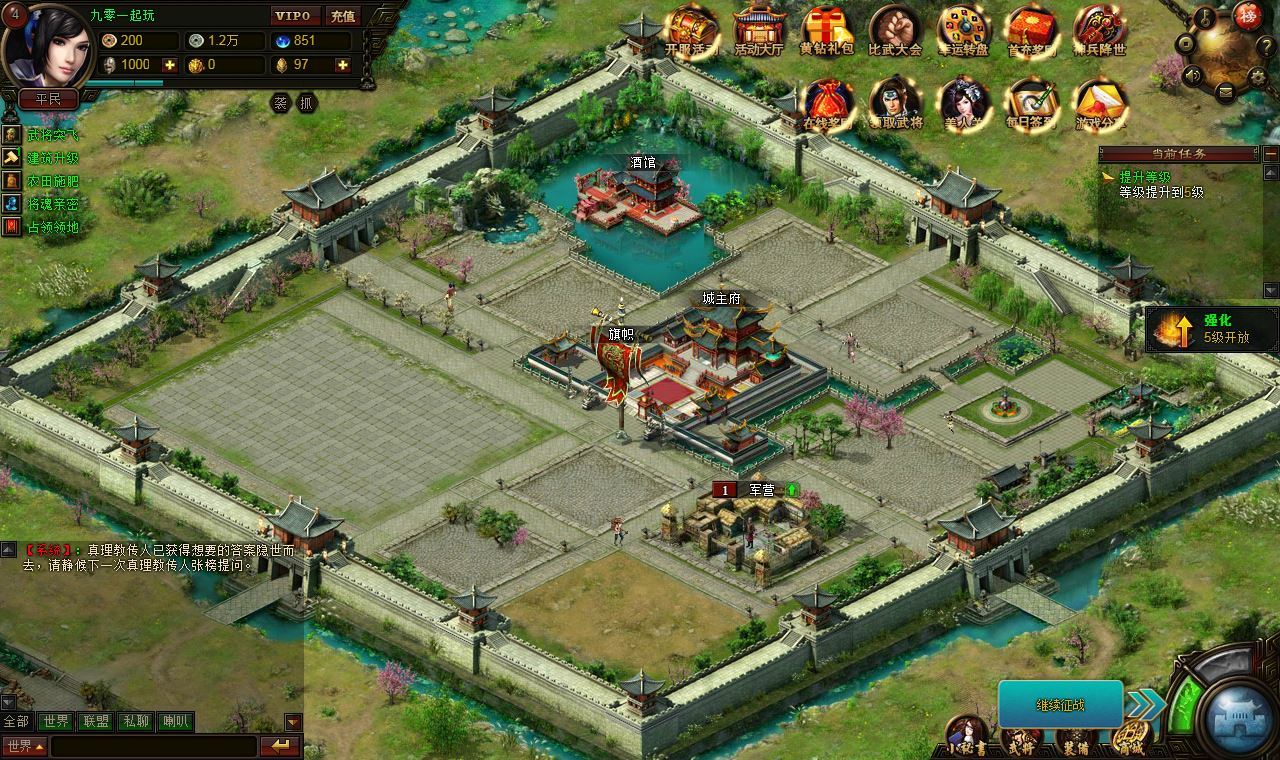This screenshot has height=760, width=1280.
Task: Select the 建筑升级 building upgrade shortcut
Action: coord(52,158)
